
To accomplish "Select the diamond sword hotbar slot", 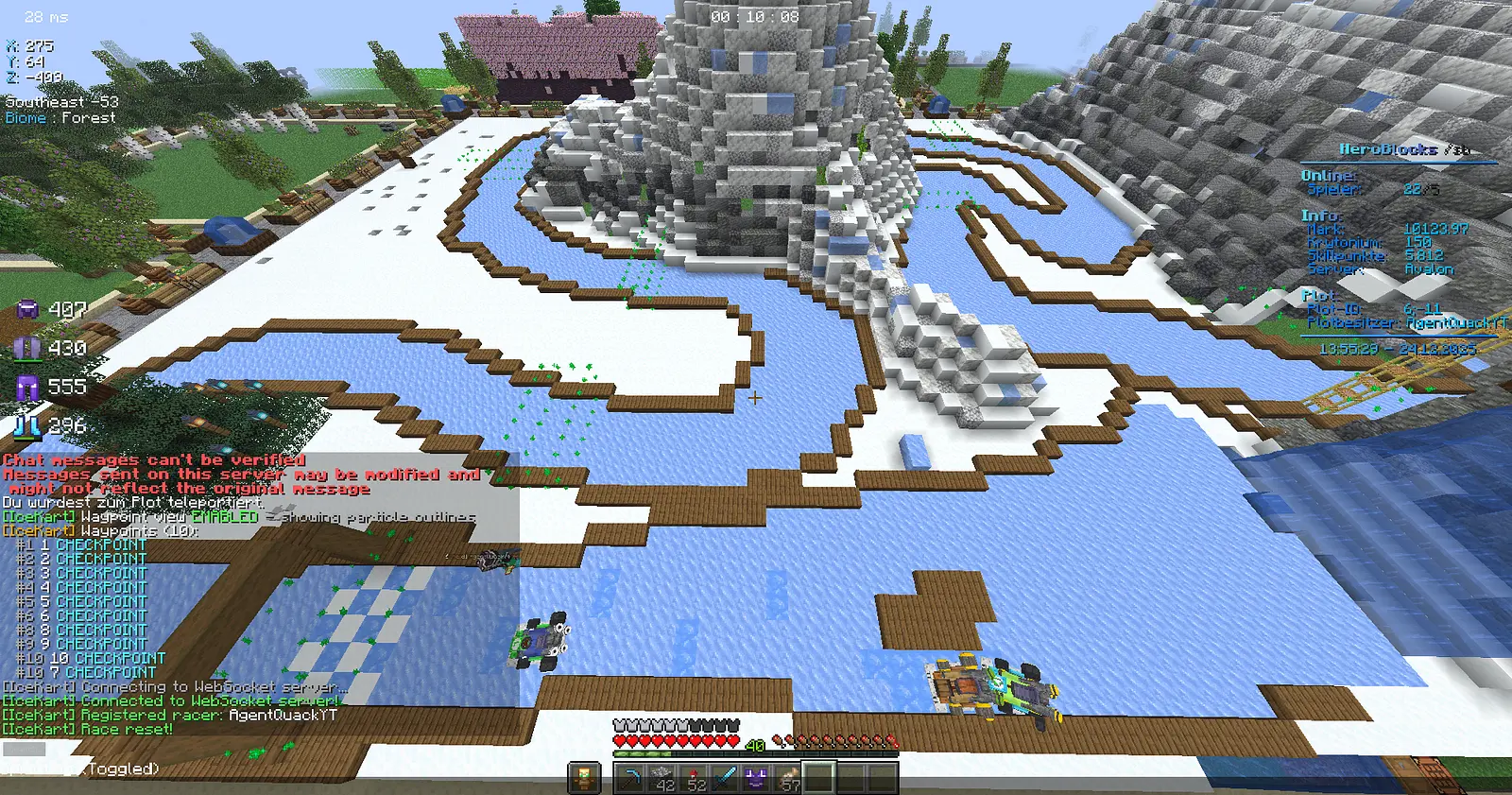I will pyautogui.click(x=723, y=776).
